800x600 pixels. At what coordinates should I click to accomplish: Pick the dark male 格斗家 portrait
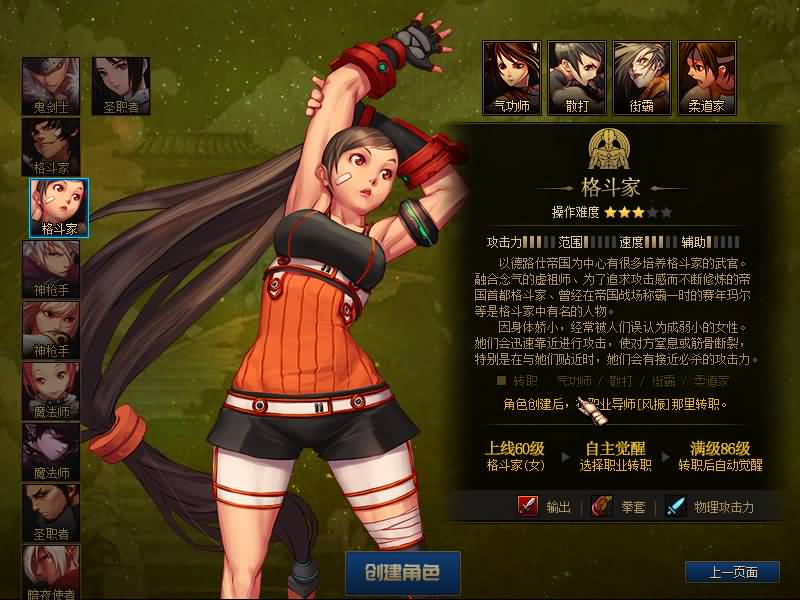(x=51, y=146)
